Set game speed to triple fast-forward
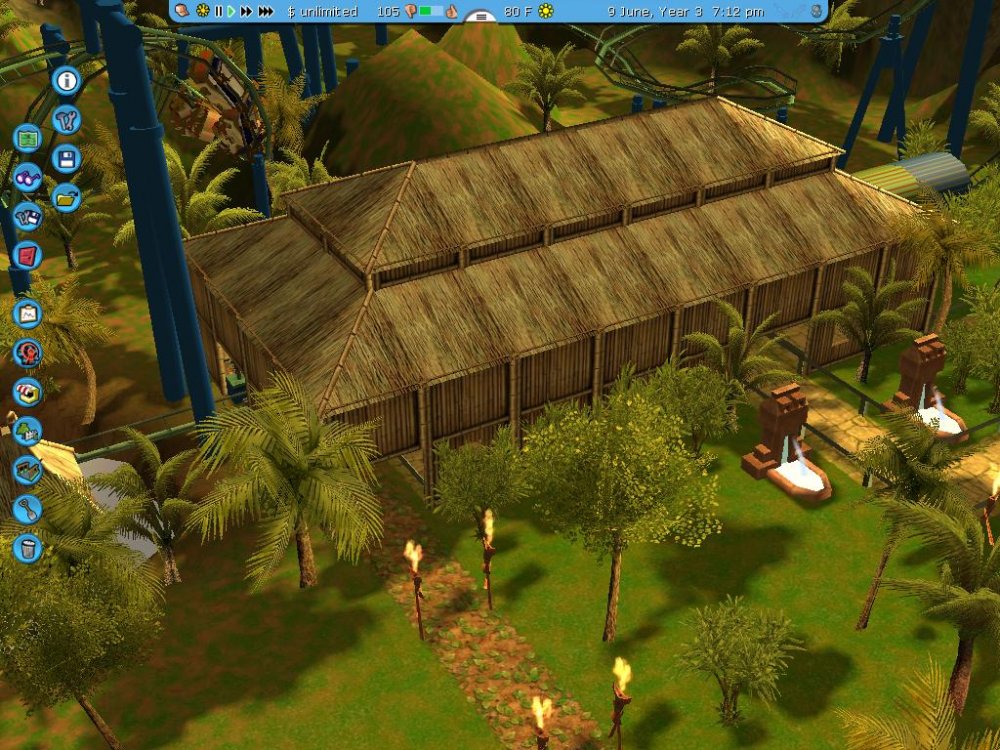Viewport: 1000px width, 750px height. 266,12
